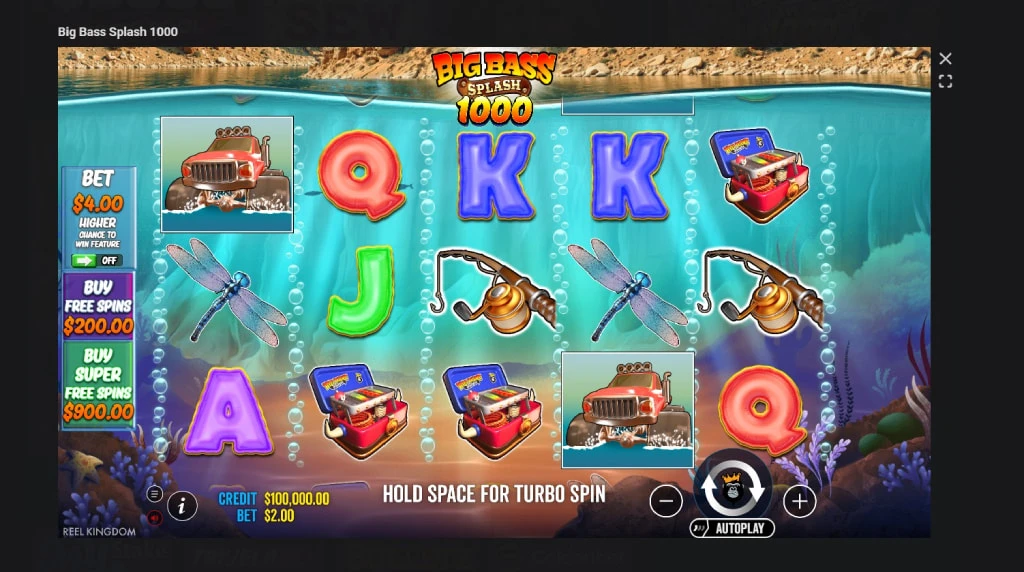The image size is (1024, 572).
Task: Decrease the bet with the minus button
Action: click(666, 500)
